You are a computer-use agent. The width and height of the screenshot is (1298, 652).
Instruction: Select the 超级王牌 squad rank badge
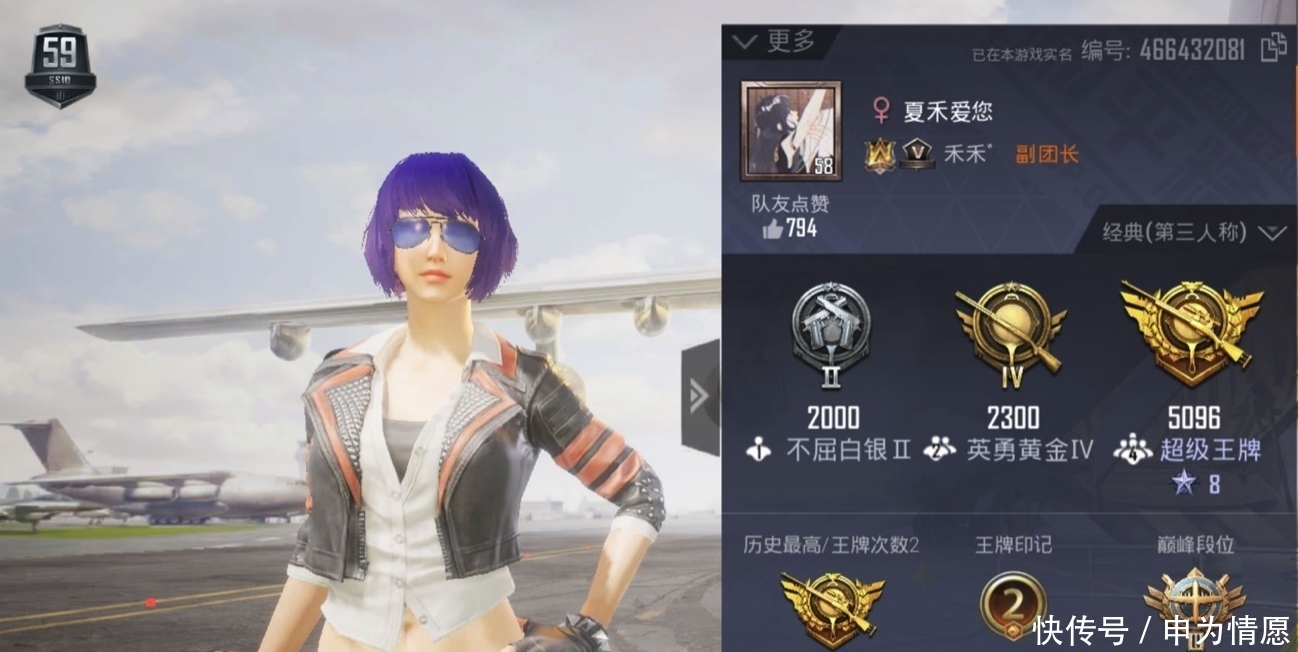pos(1191,330)
